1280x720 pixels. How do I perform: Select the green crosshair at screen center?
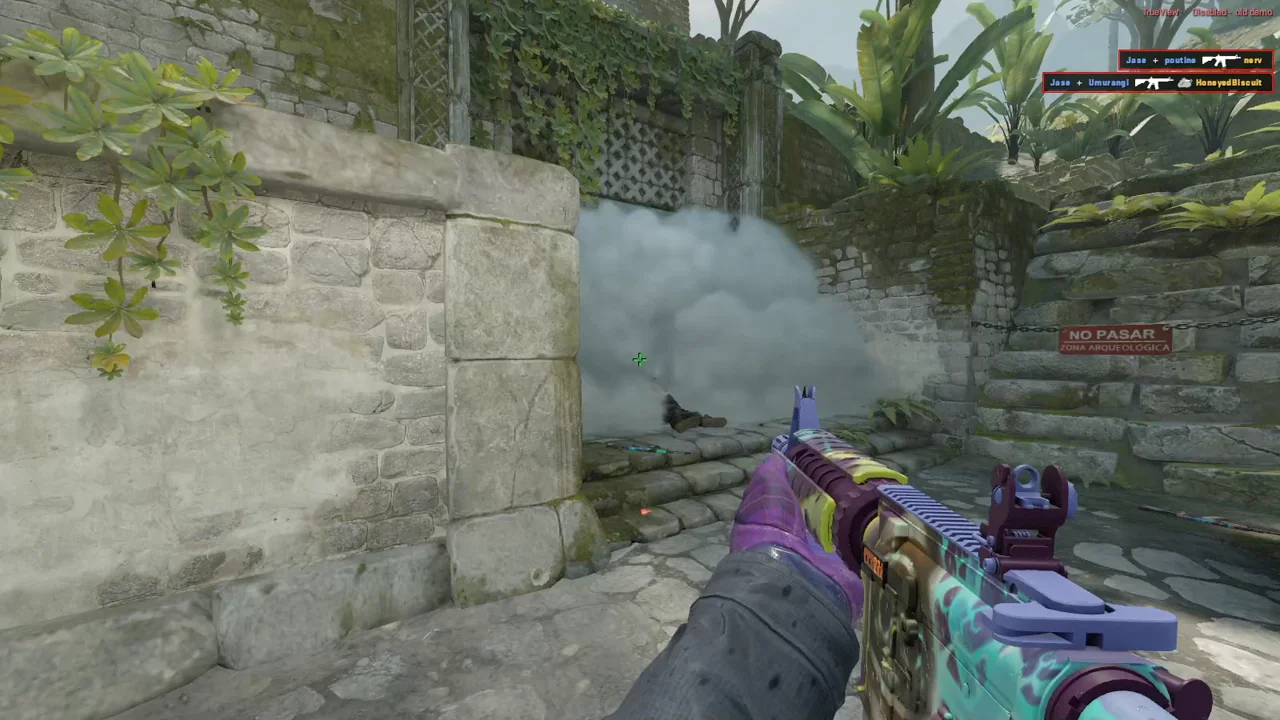click(x=640, y=360)
